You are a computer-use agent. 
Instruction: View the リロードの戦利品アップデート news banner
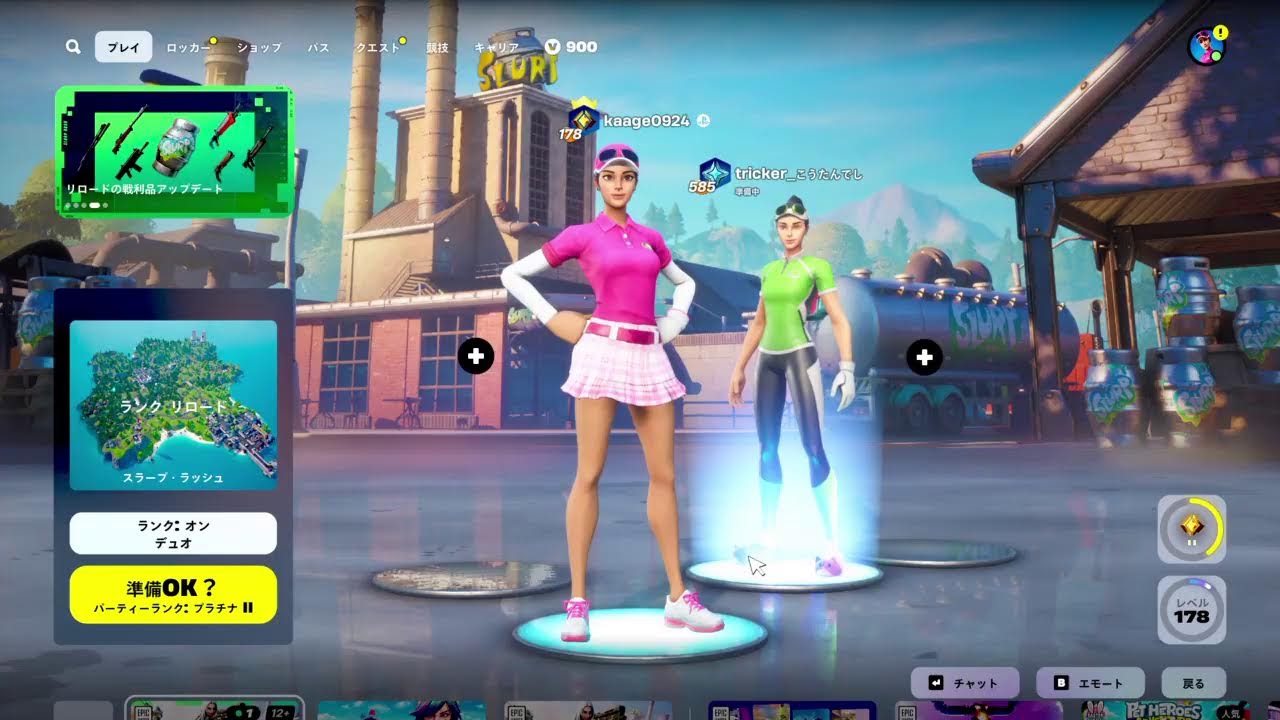click(174, 151)
